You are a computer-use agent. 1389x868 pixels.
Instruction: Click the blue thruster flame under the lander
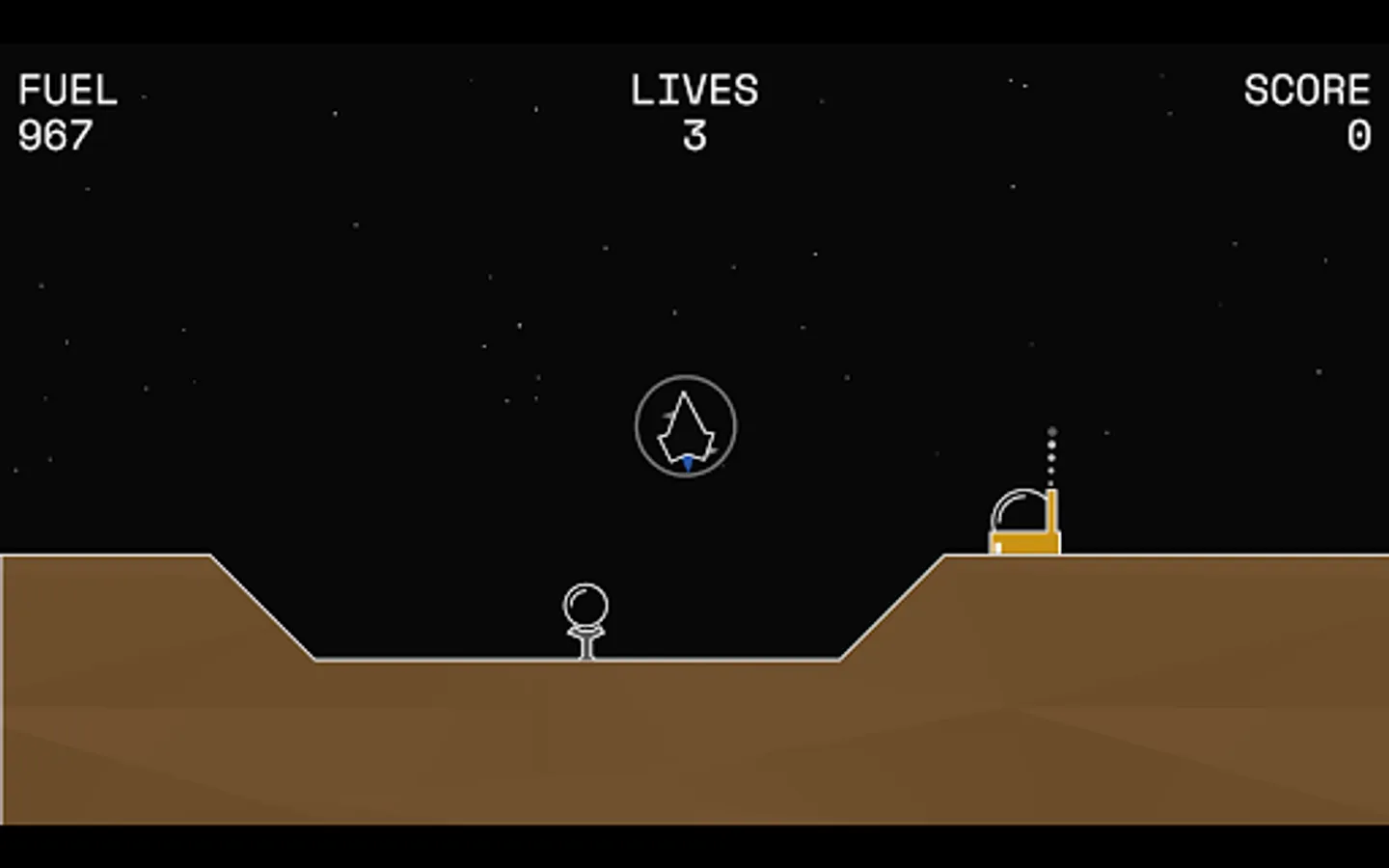point(688,463)
